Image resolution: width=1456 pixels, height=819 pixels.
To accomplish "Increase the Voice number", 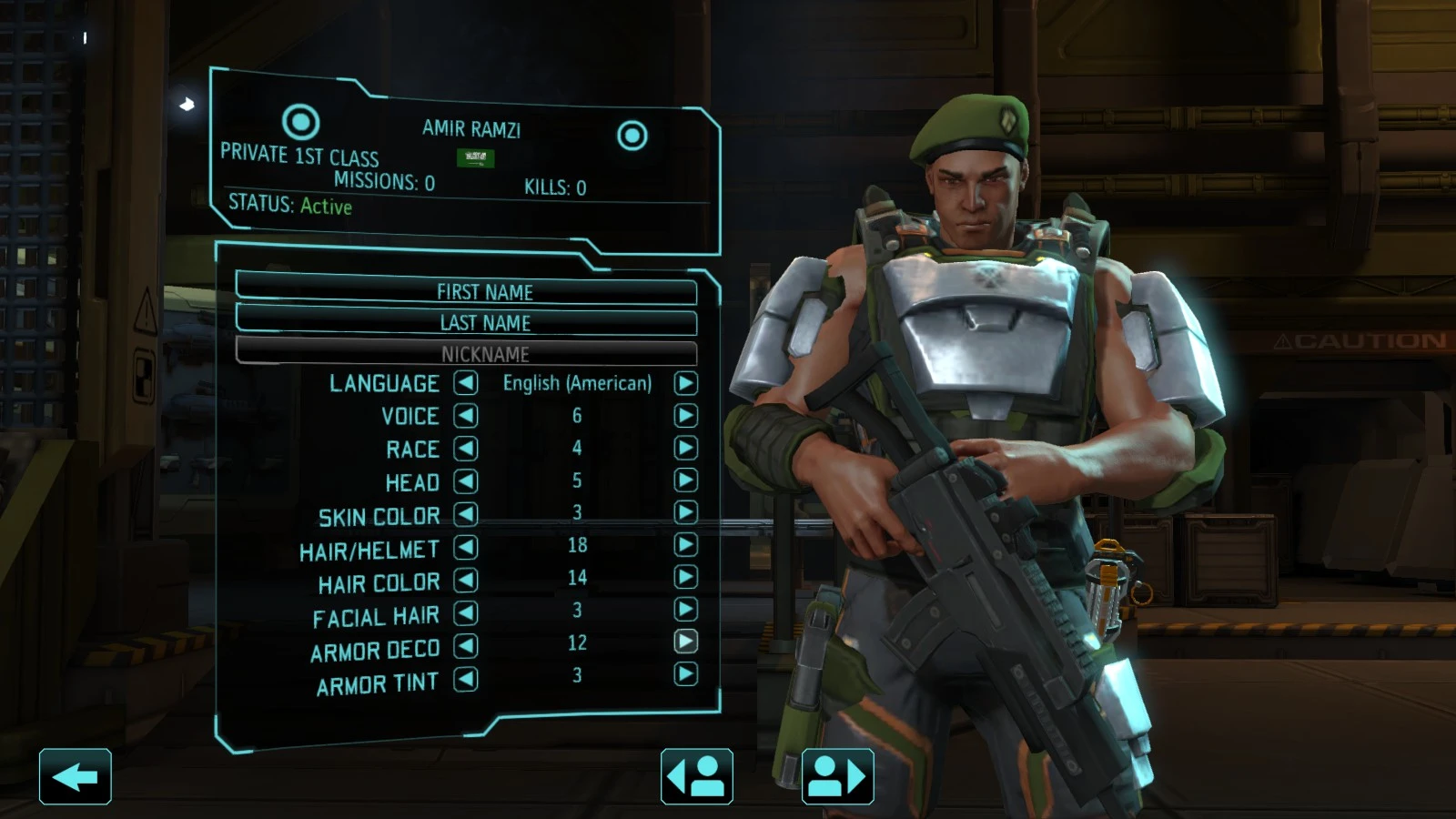I will [685, 416].
